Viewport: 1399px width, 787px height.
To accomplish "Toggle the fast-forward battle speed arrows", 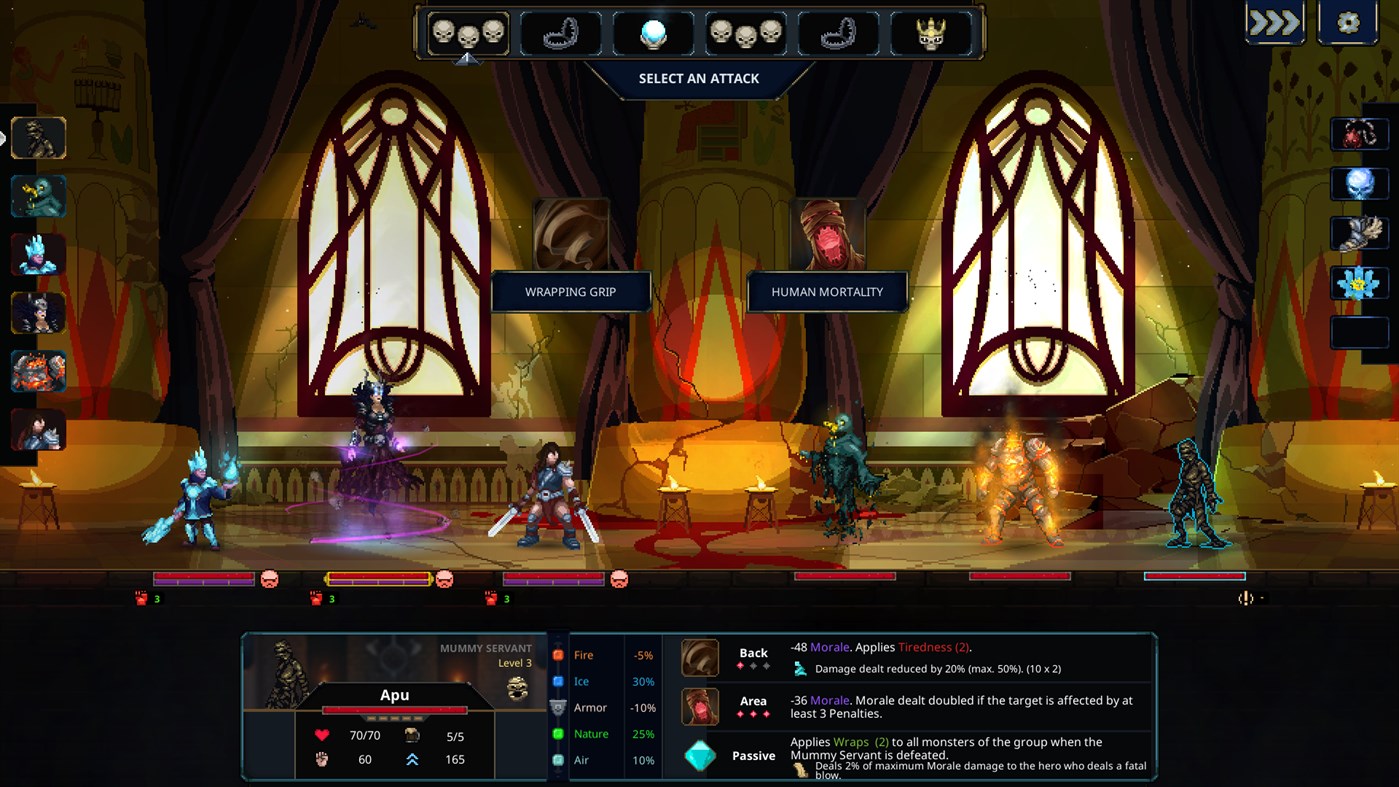I will click(1273, 20).
